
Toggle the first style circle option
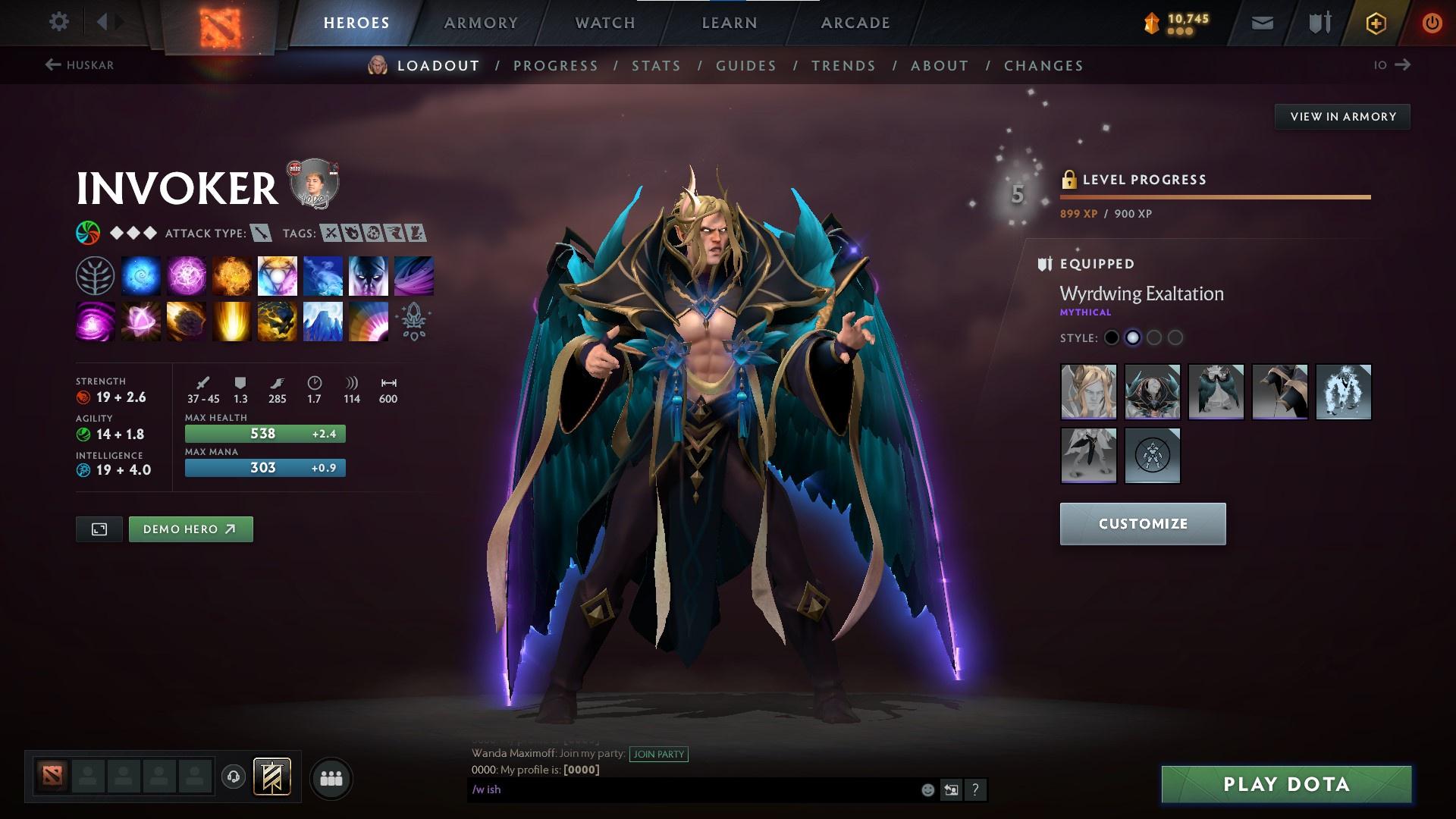pyautogui.click(x=1112, y=338)
